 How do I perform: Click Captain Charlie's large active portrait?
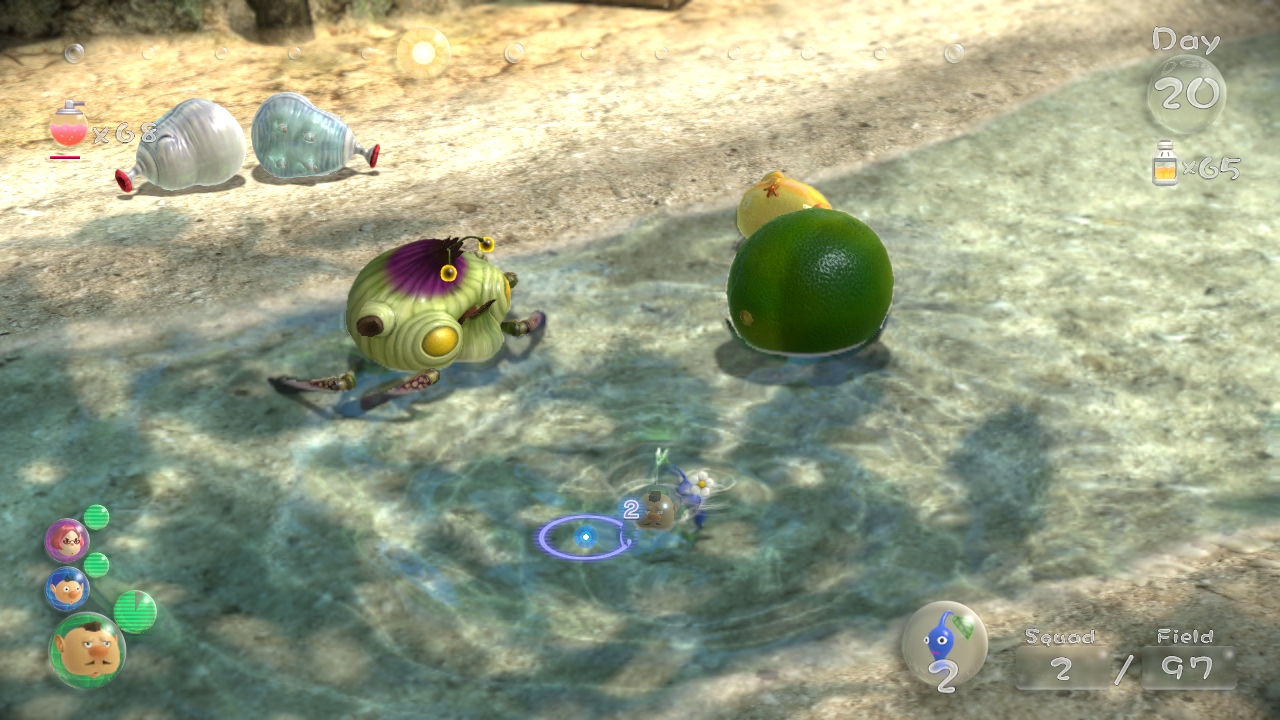[x=87, y=651]
